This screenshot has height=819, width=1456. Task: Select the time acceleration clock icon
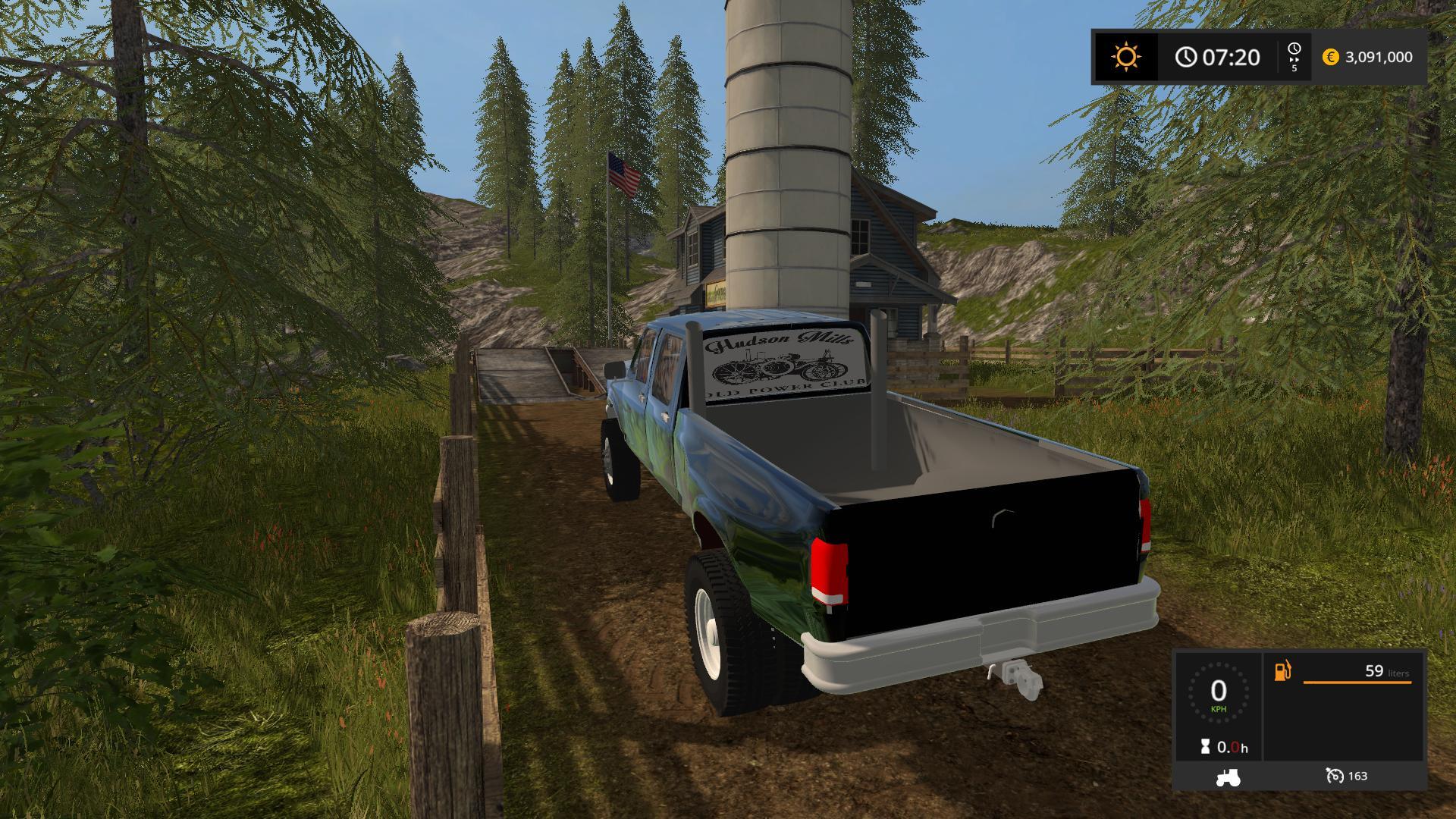coord(1294,50)
